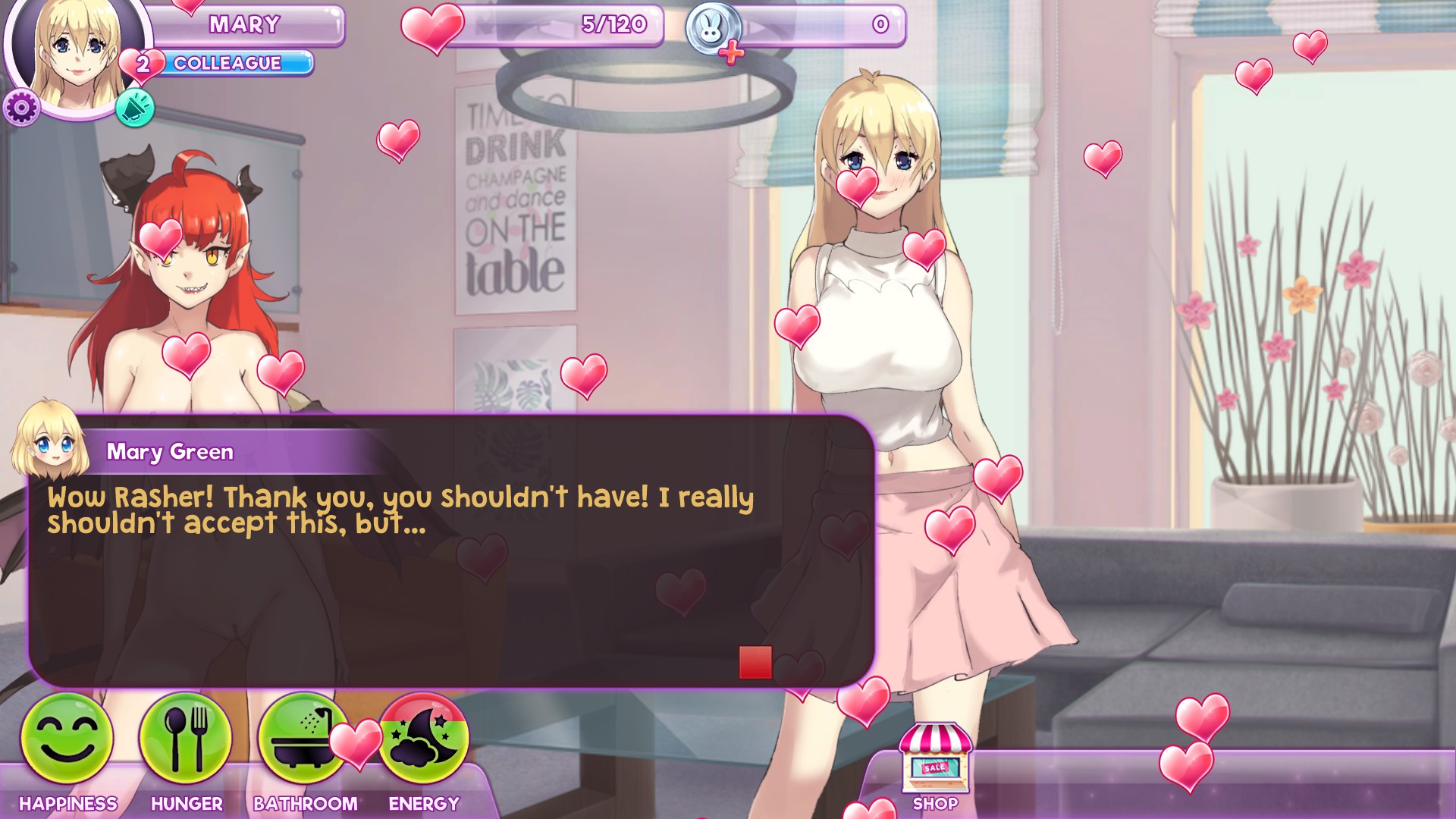
Task: Click the Colleague relationship level bar
Action: tap(235, 64)
